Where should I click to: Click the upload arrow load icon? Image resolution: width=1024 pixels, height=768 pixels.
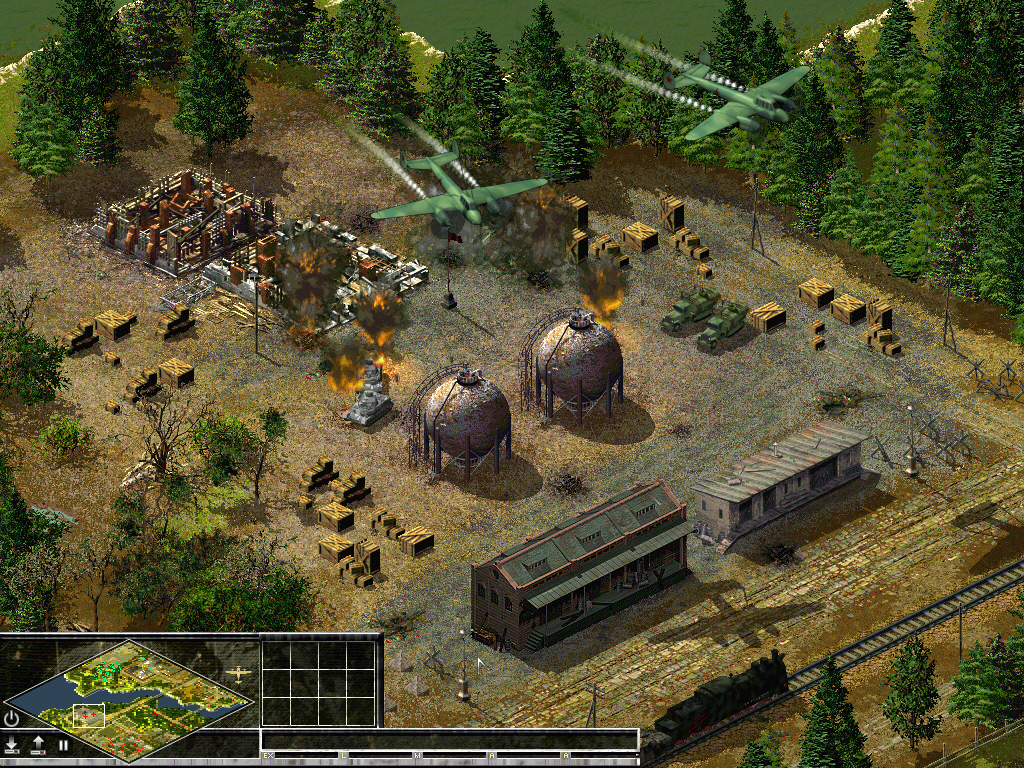[38, 744]
